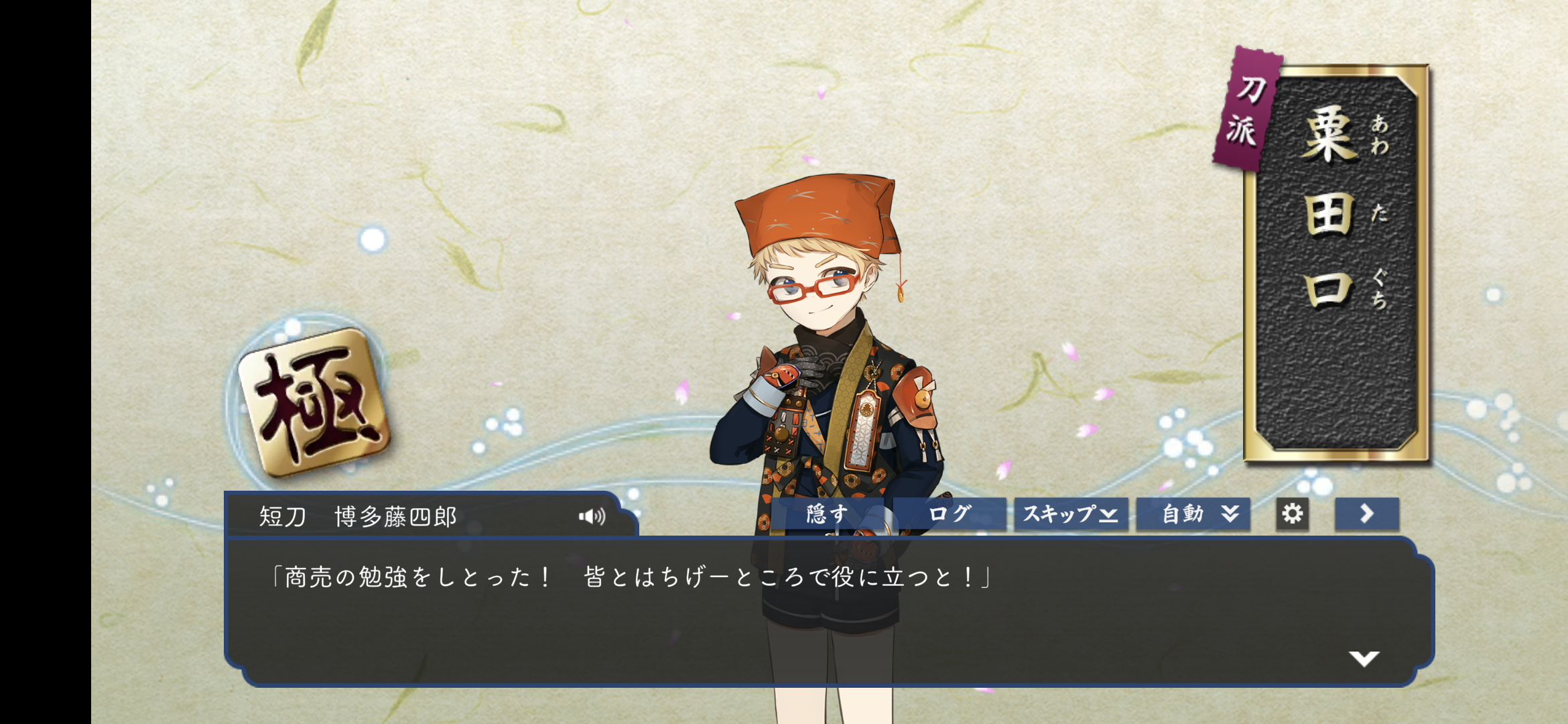Viewport: 1568px width, 724px height.
Task: Advance dialogue with the down arrow
Action: pyautogui.click(x=1364, y=658)
